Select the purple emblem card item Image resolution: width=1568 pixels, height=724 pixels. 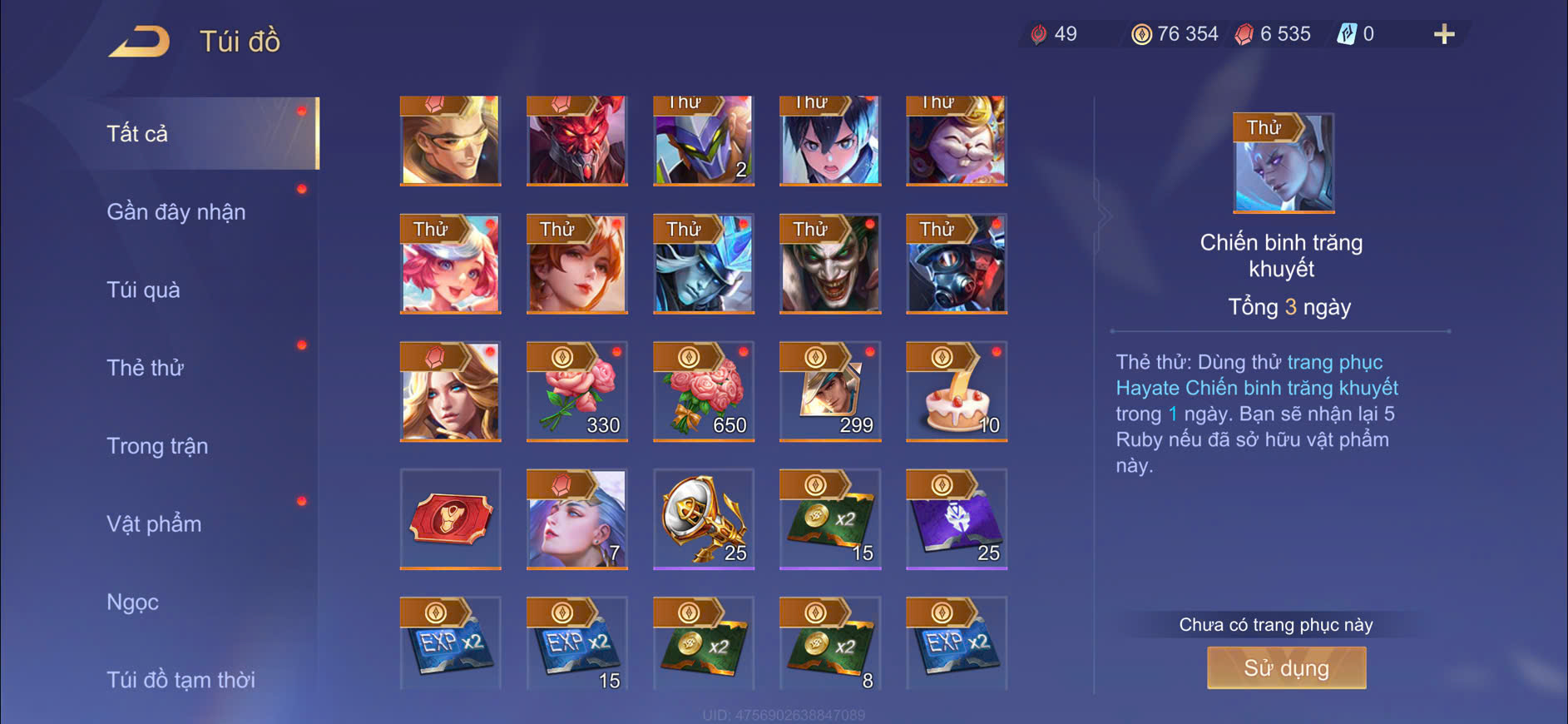tap(956, 519)
